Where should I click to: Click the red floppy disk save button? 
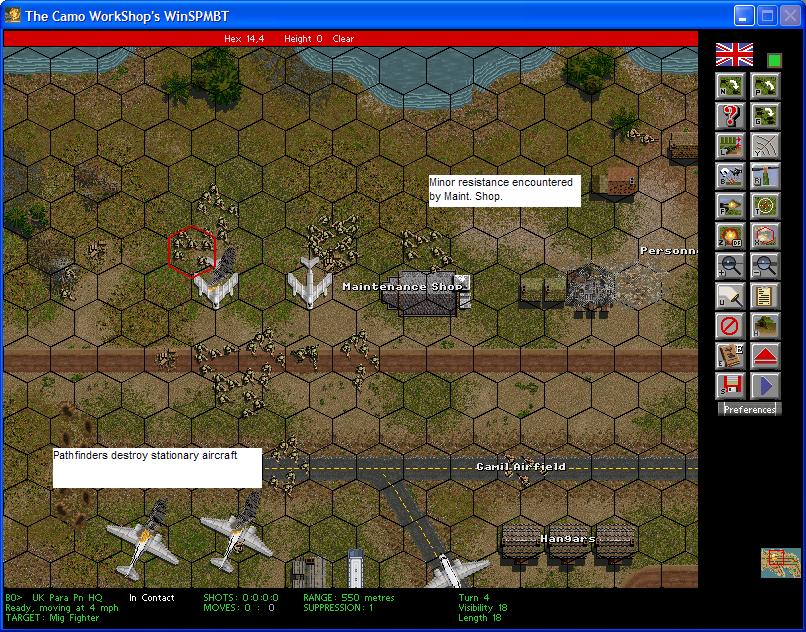(730, 386)
